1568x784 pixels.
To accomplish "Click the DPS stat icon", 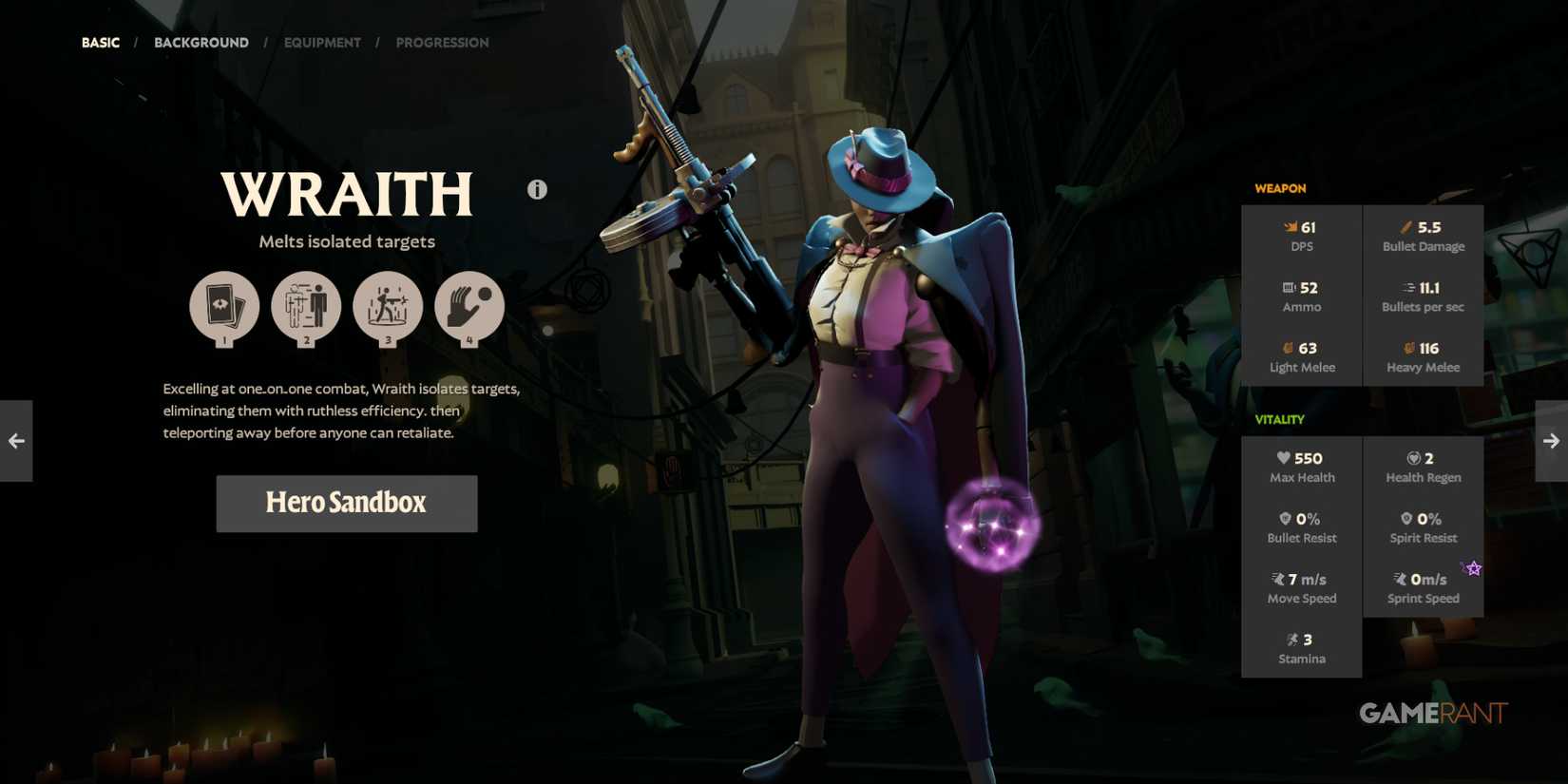I will (1290, 226).
